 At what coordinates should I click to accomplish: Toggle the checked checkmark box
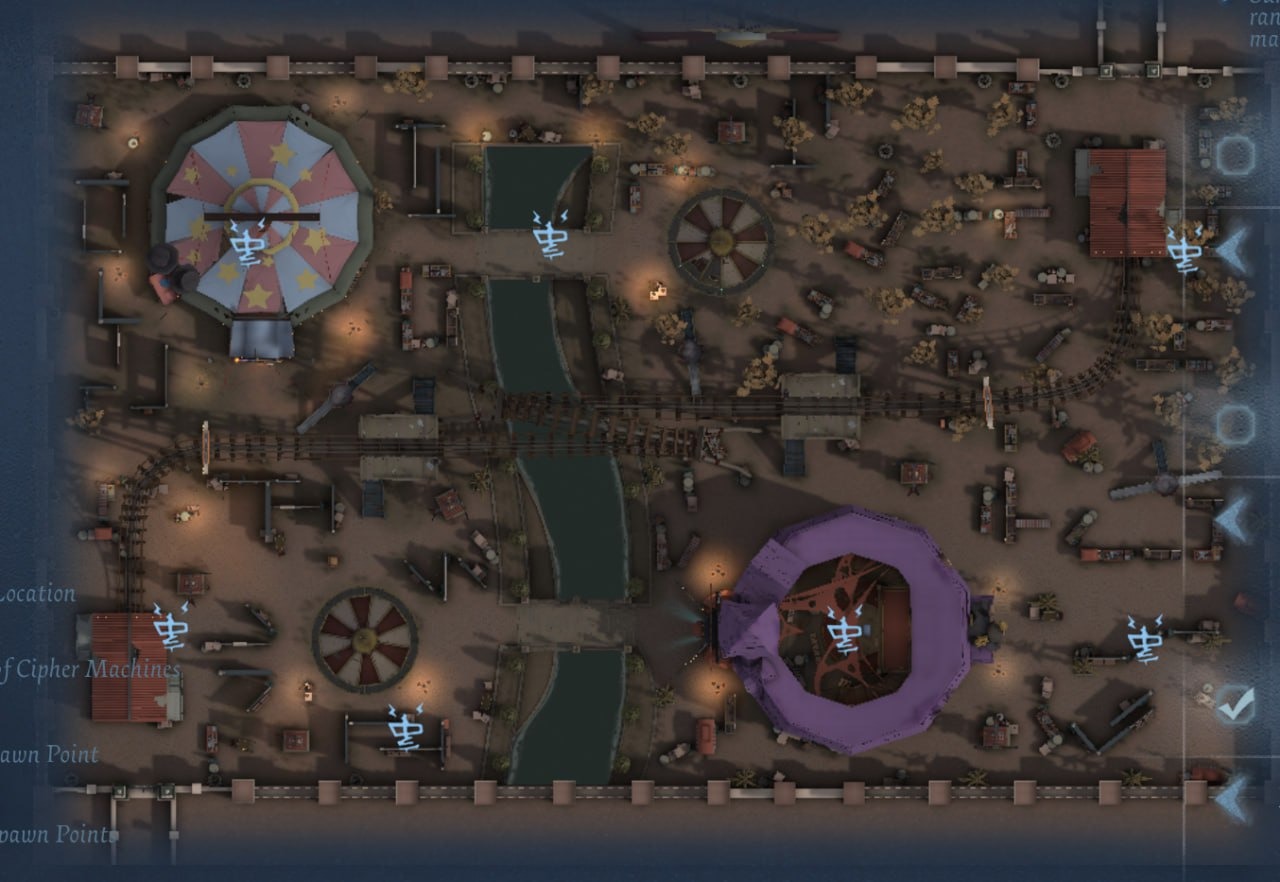[x=1234, y=704]
